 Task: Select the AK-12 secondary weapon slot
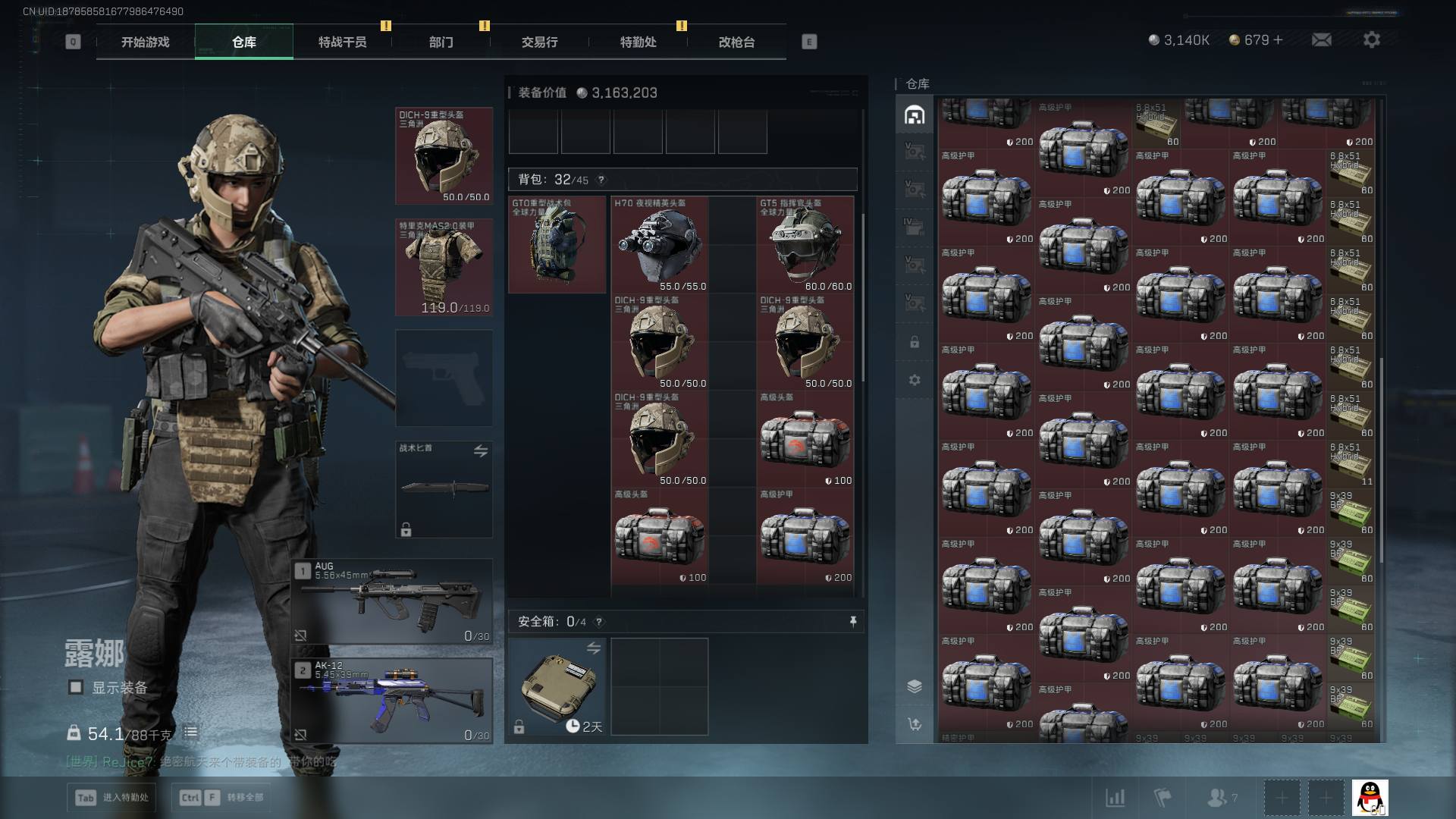[x=392, y=701]
